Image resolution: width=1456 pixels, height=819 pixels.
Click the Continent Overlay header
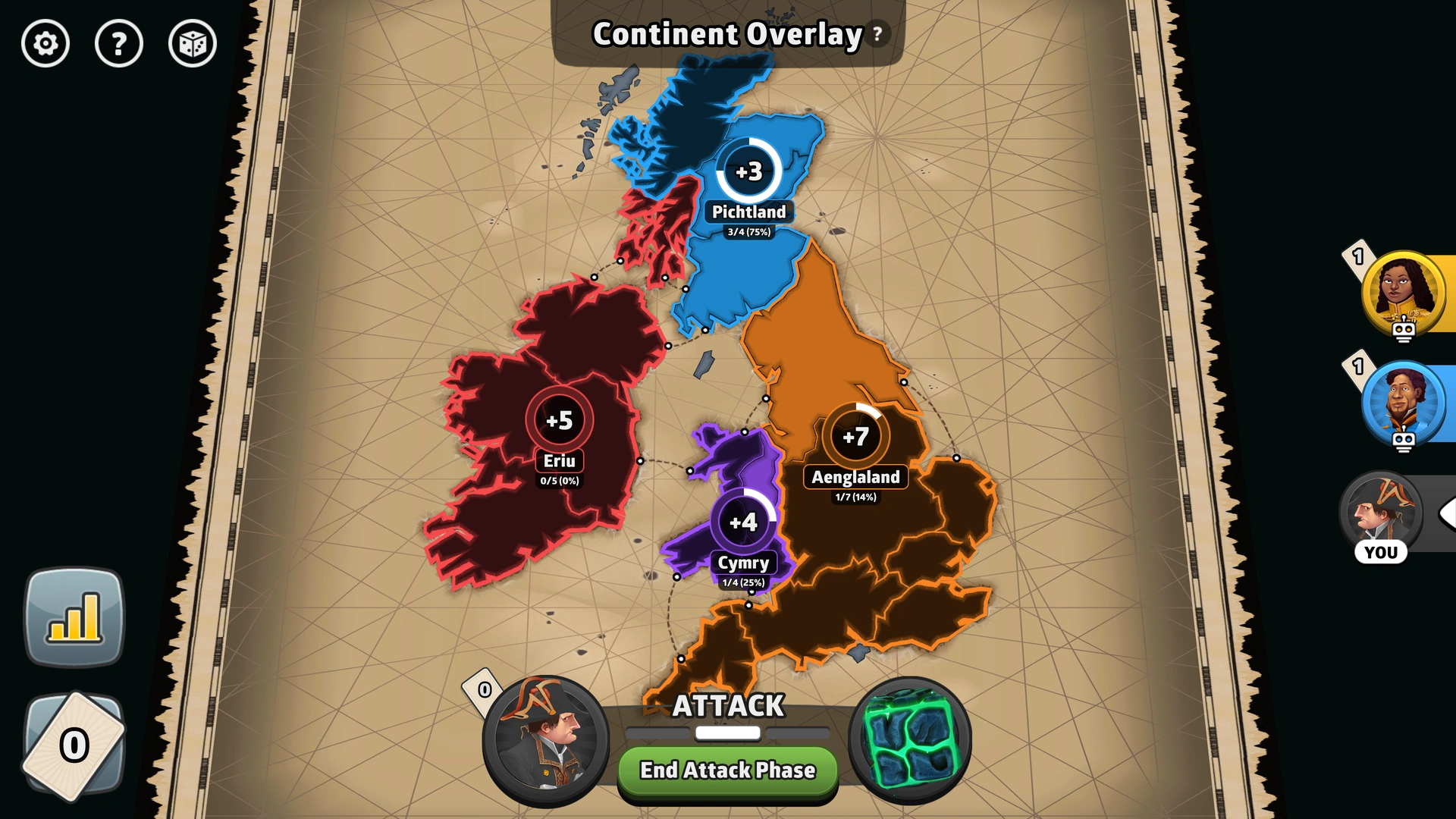(x=726, y=33)
